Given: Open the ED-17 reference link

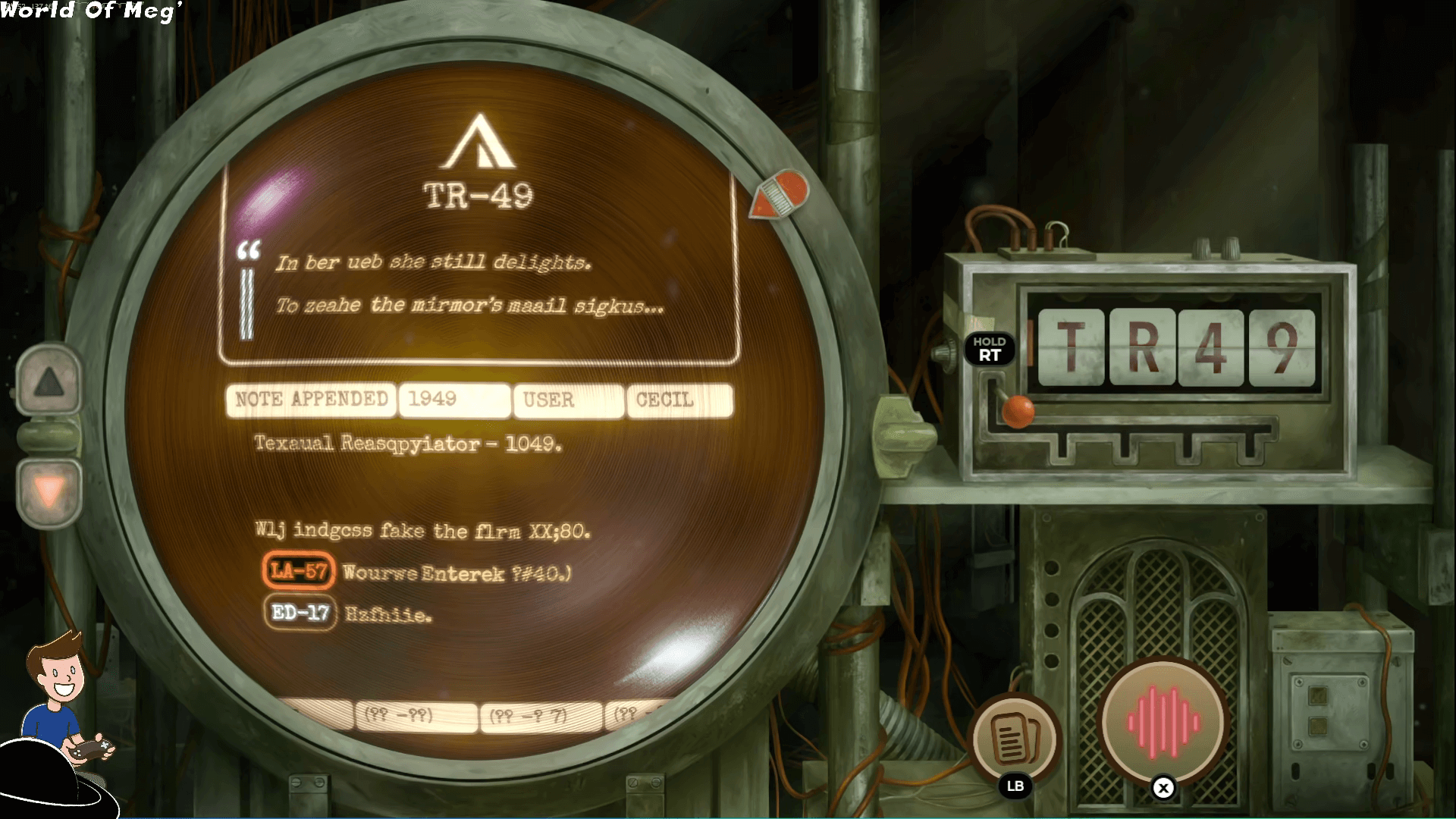Looking at the screenshot, I should click(300, 612).
